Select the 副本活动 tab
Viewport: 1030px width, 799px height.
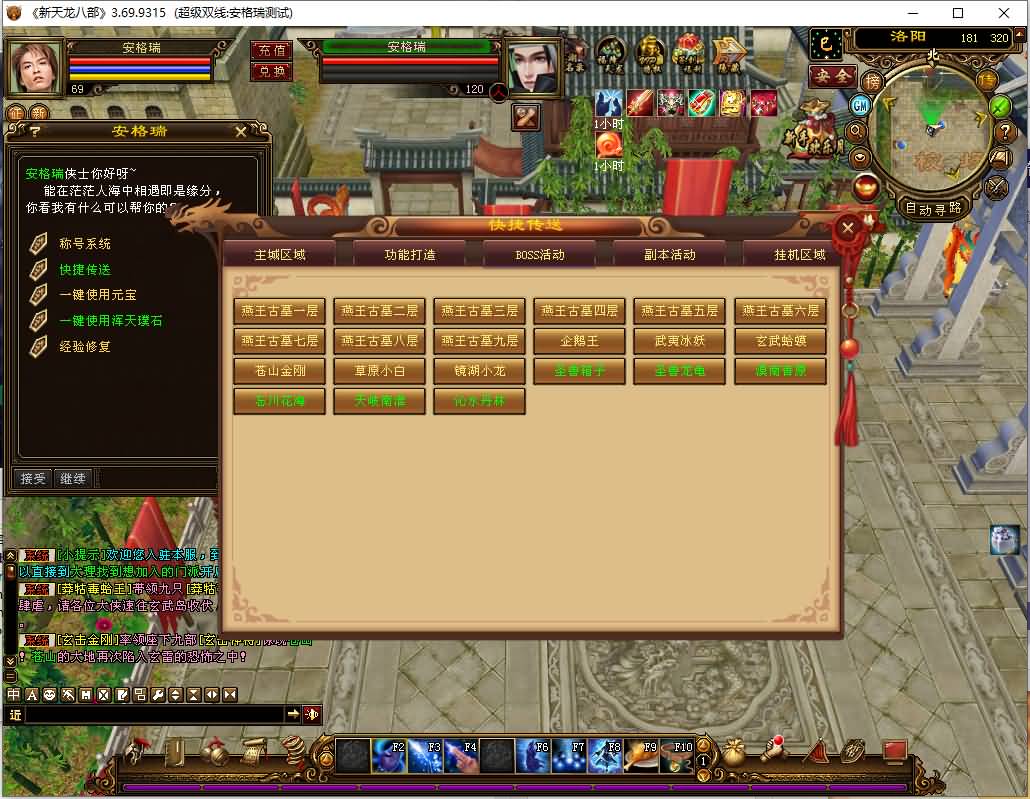click(669, 254)
